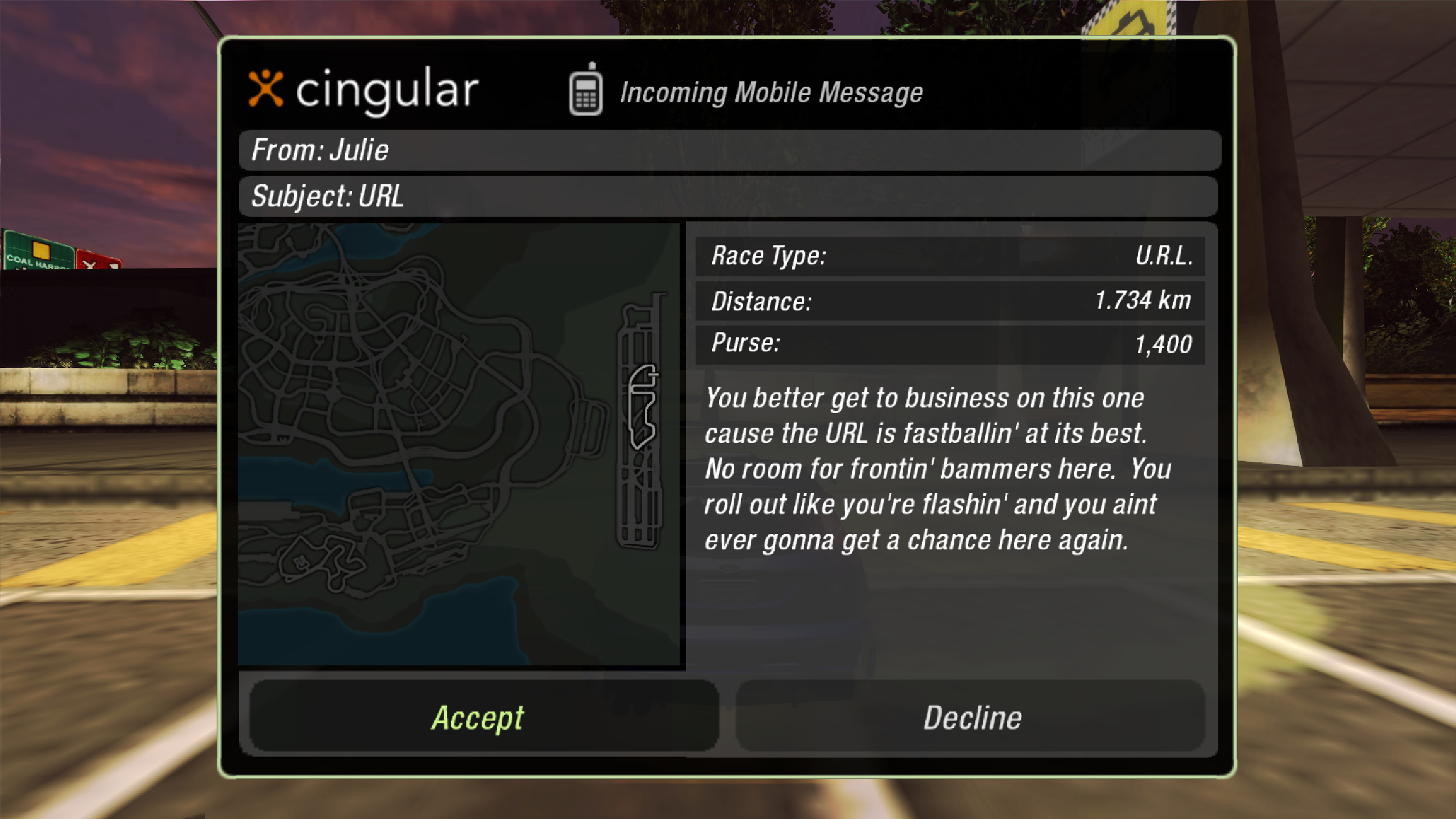Decline Julie's race message

pyautogui.click(x=971, y=717)
